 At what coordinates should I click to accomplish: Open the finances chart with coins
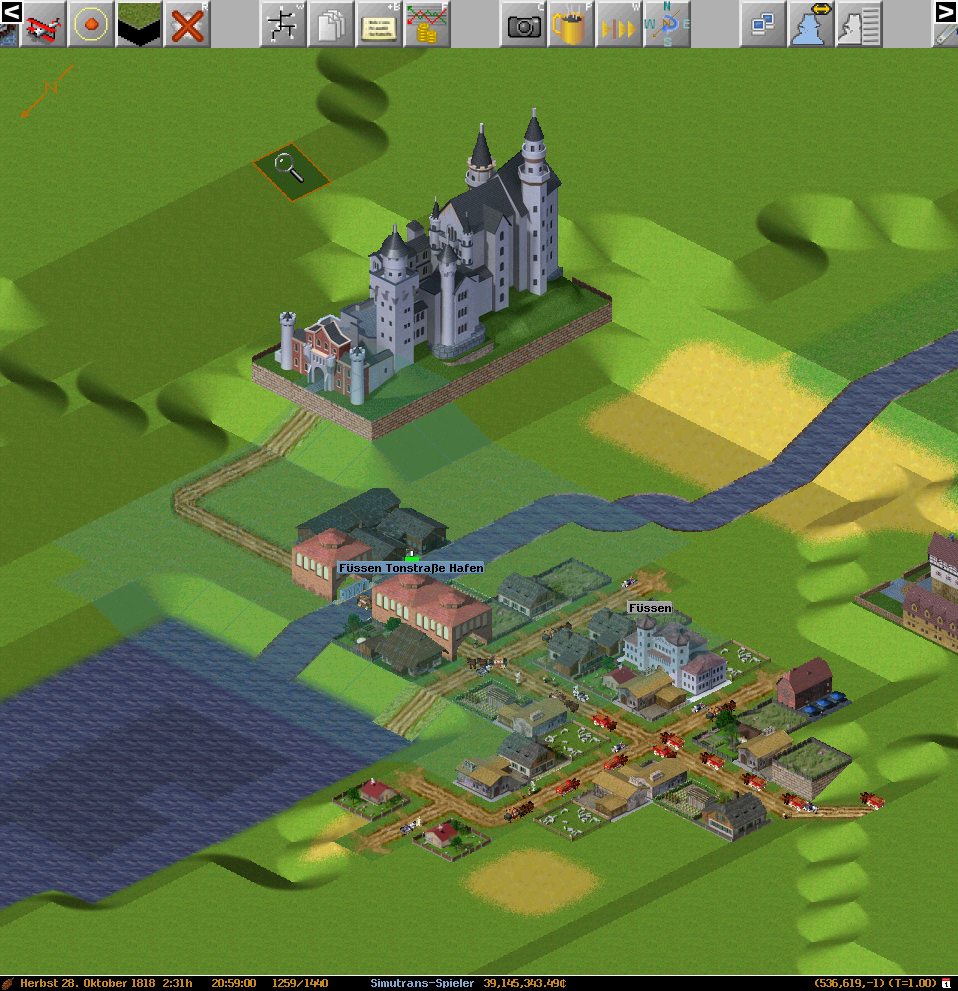pyautogui.click(x=426, y=25)
